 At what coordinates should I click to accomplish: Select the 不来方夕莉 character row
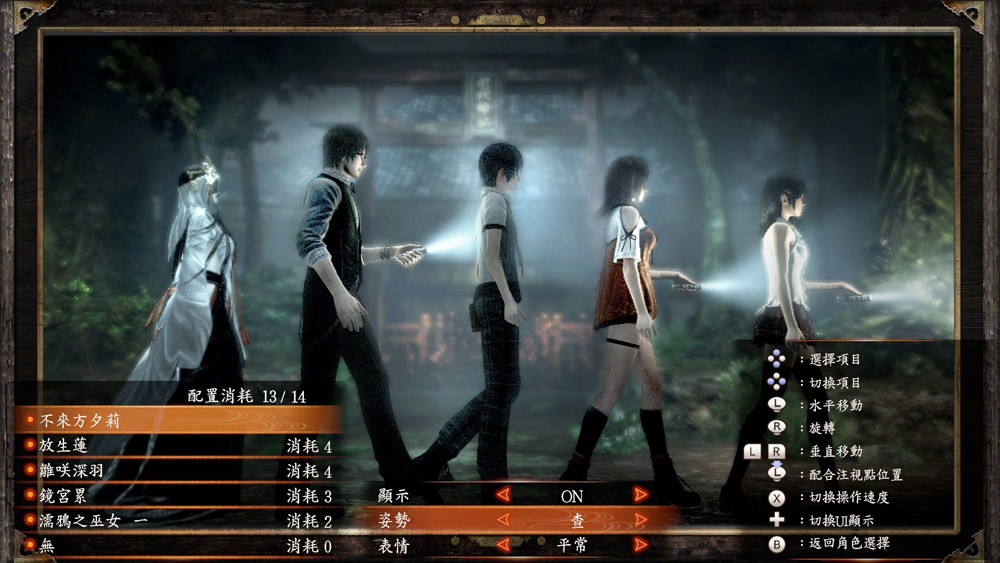tap(180, 421)
